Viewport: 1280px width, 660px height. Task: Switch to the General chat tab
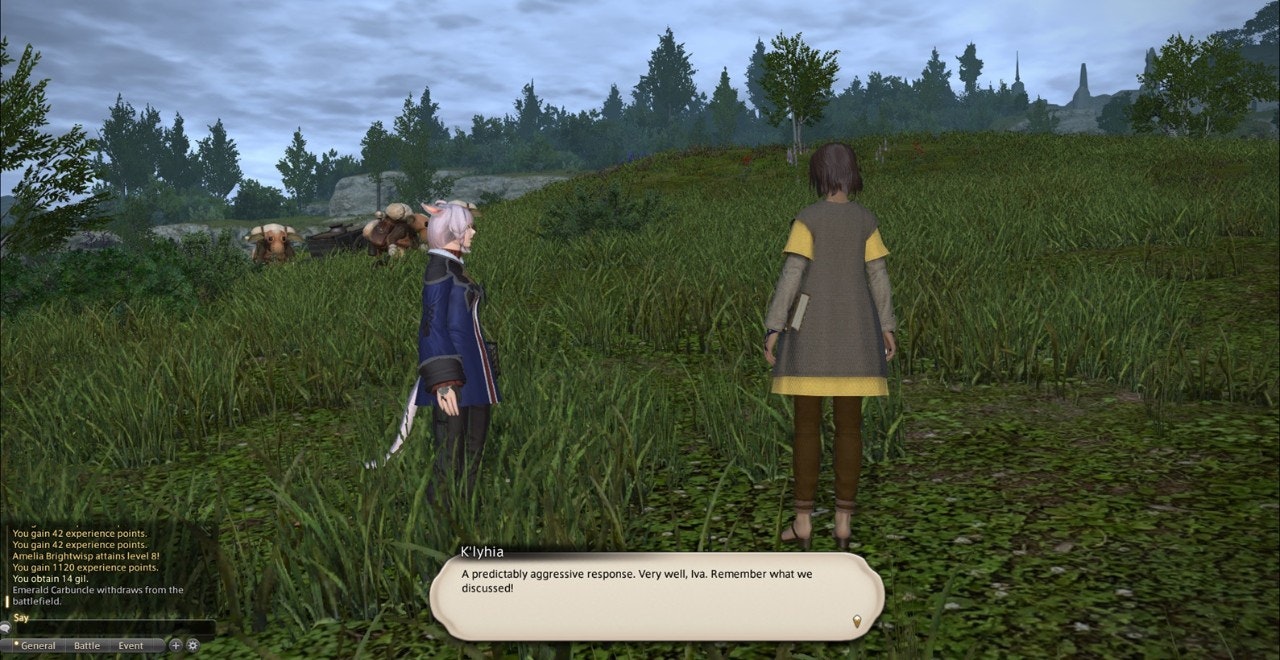37,646
